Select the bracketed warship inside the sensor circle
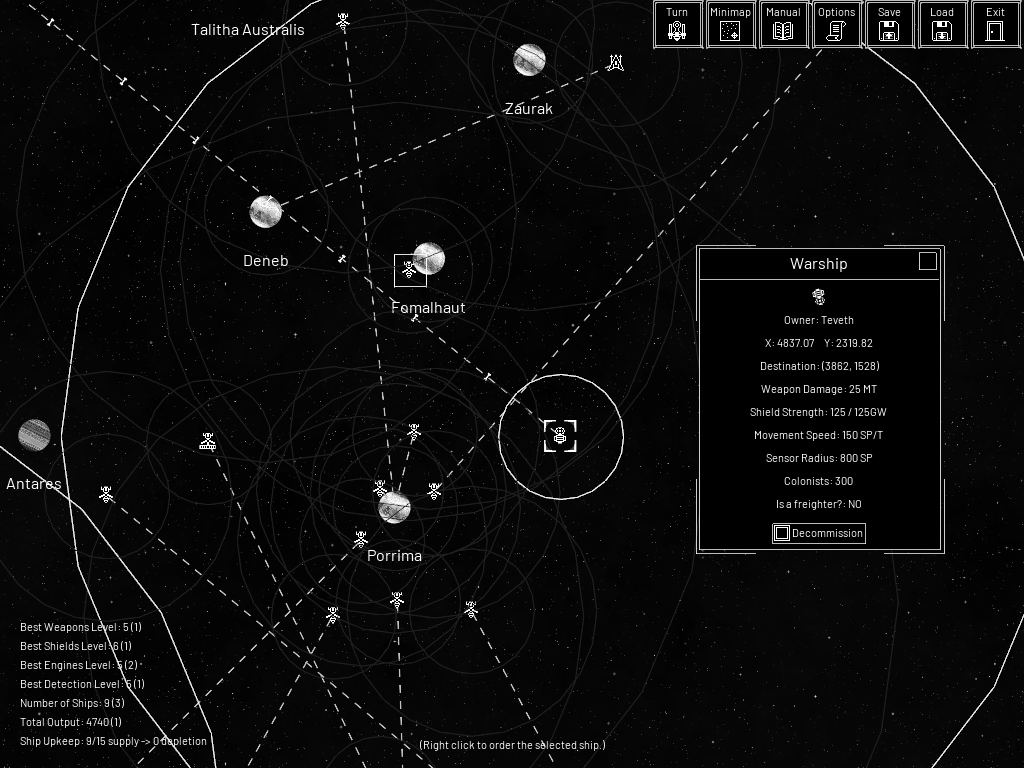 pyautogui.click(x=560, y=436)
